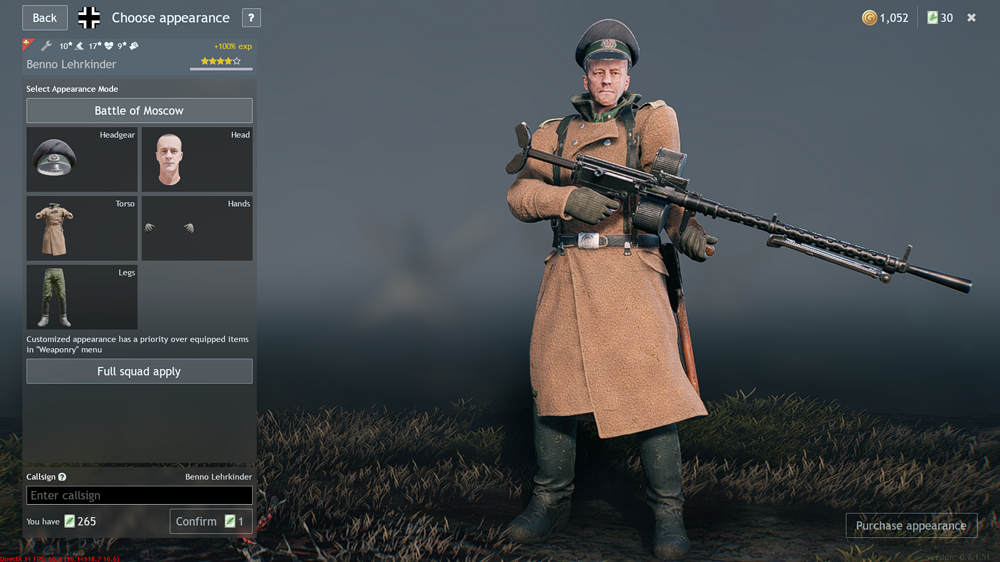Pick the Hands gloves slot
This screenshot has width=1000, height=562.
[197, 228]
